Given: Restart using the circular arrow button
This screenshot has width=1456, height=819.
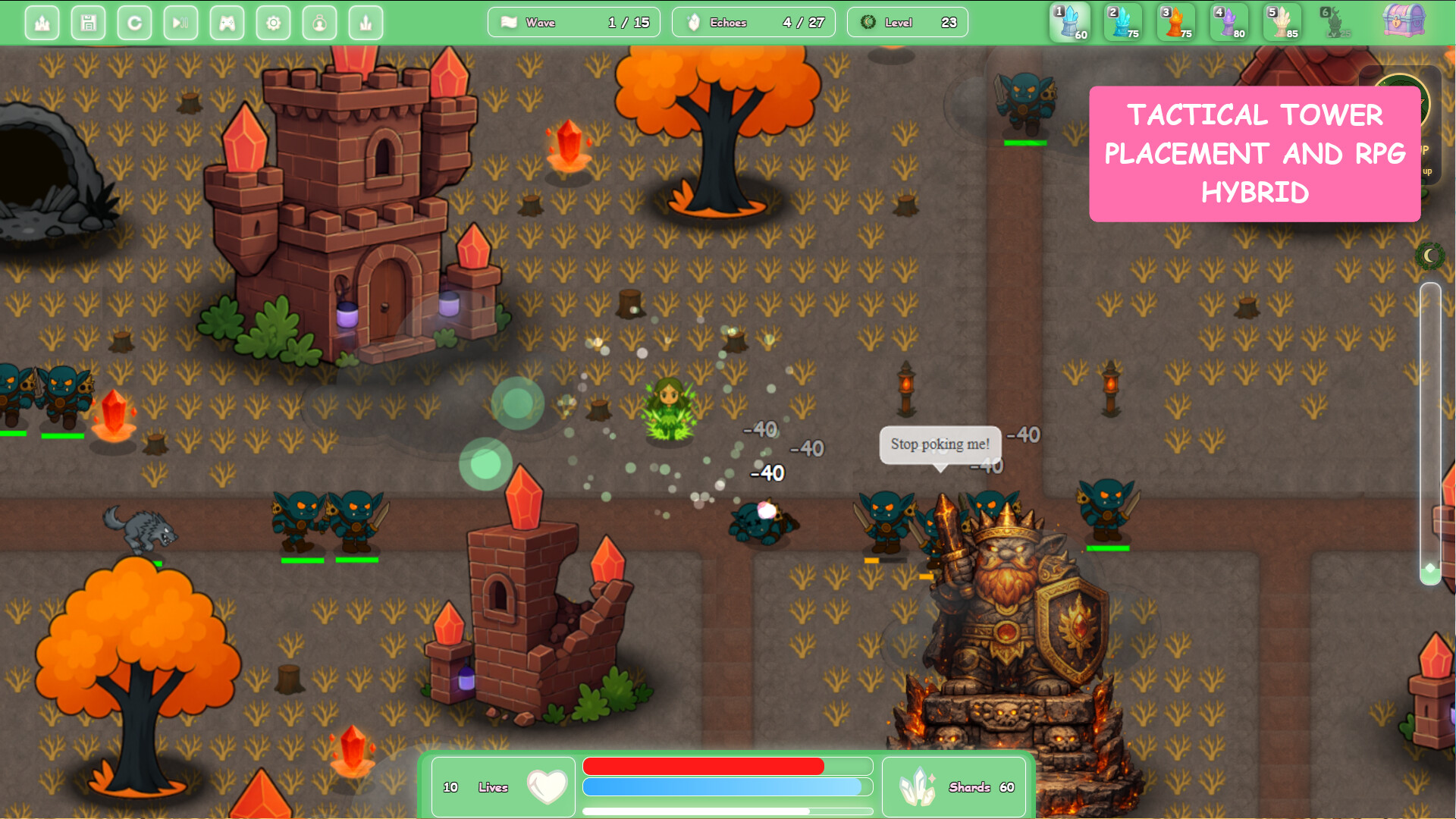Looking at the screenshot, I should tap(135, 23).
